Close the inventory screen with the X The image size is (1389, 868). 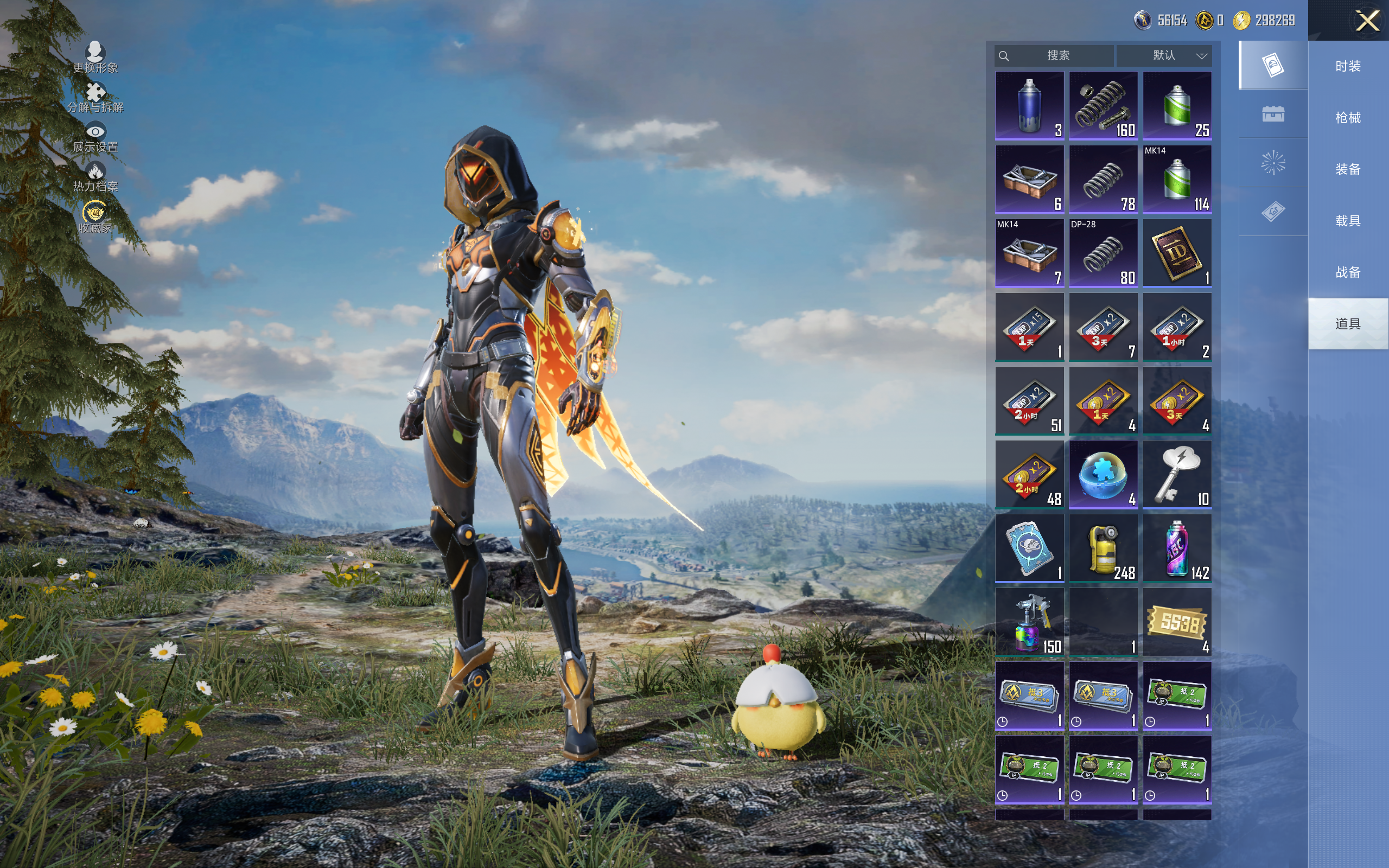1367,21
